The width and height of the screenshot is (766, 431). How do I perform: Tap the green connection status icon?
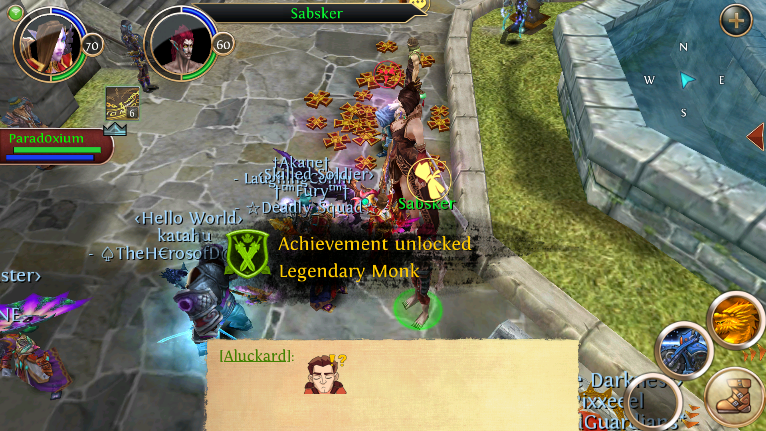[x=15, y=12]
